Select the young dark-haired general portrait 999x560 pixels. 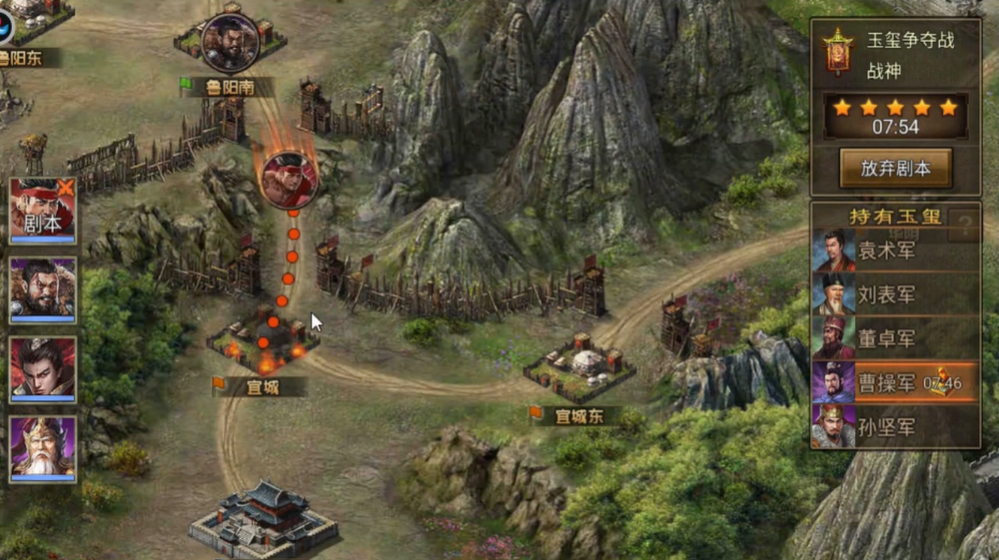pyautogui.click(x=43, y=369)
